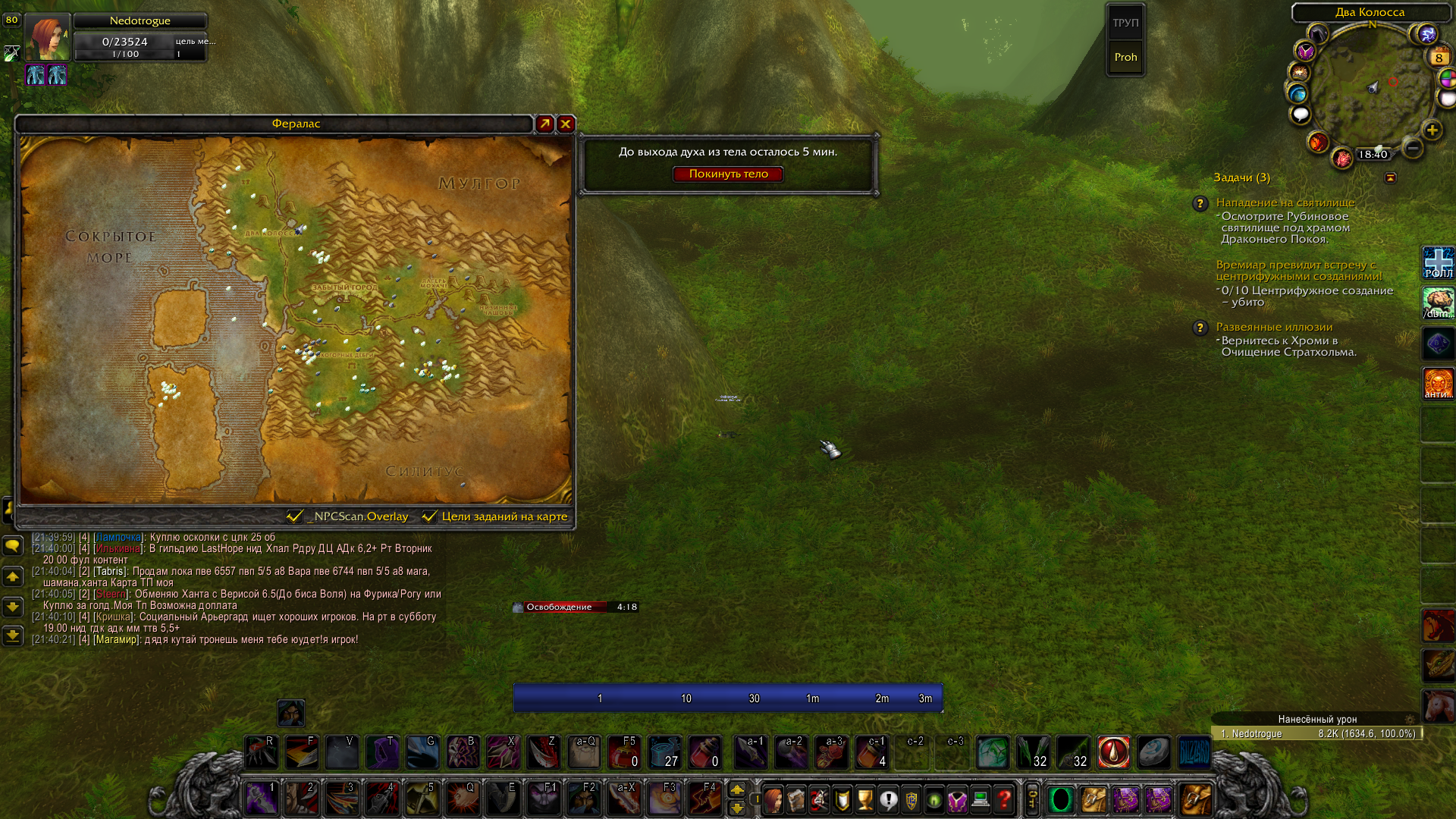Viewport: 1456px width, 819px height.
Task: Click the Proh button
Action: [1125, 58]
